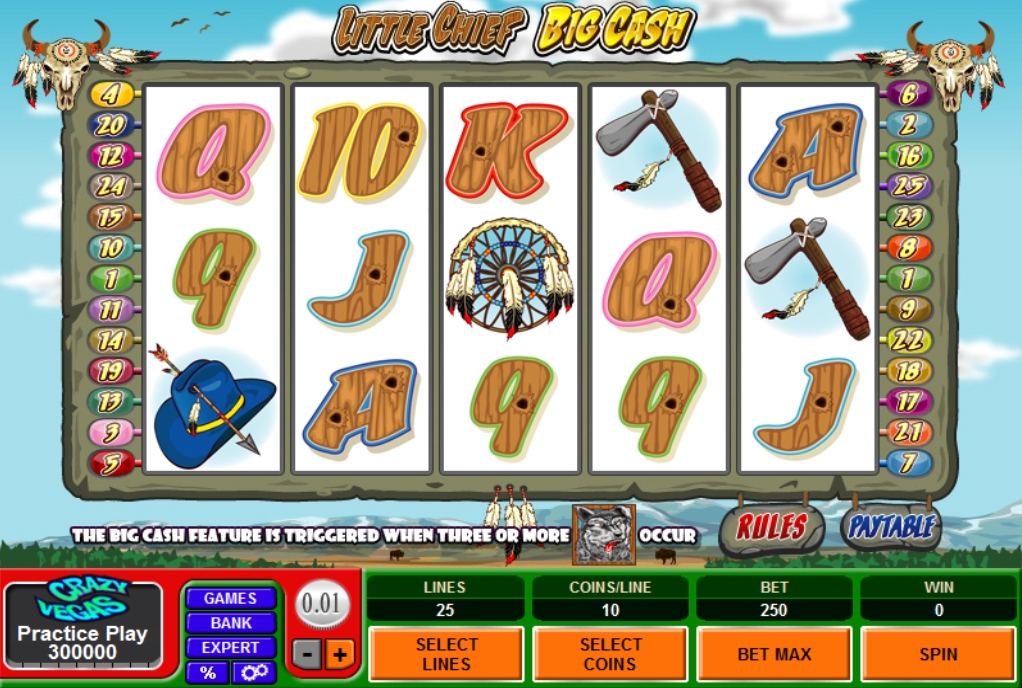This screenshot has width=1022, height=688.
Task: Click the percent statistics button
Action: (207, 673)
